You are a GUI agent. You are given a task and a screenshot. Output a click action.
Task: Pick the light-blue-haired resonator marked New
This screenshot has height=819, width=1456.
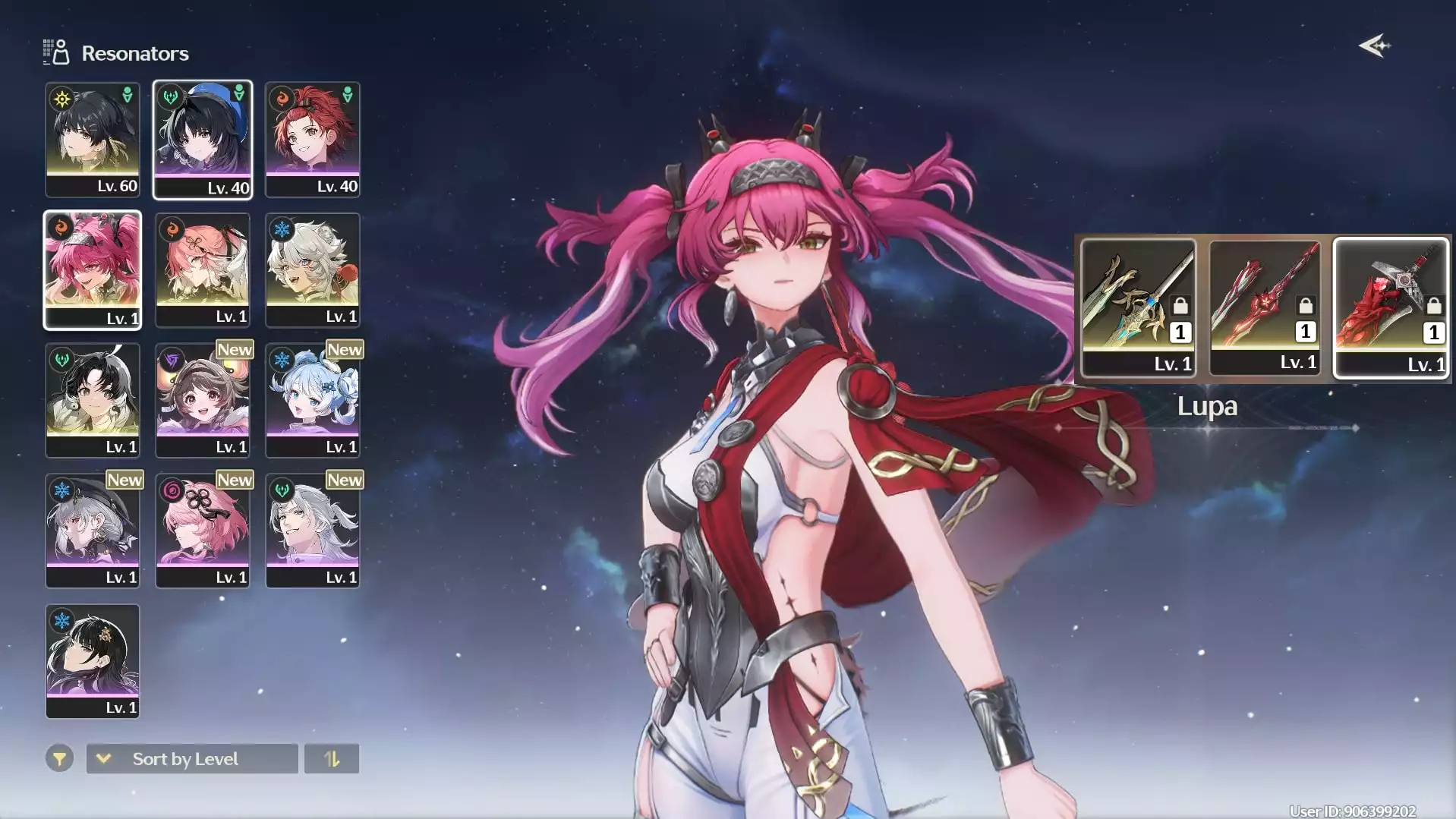click(313, 401)
